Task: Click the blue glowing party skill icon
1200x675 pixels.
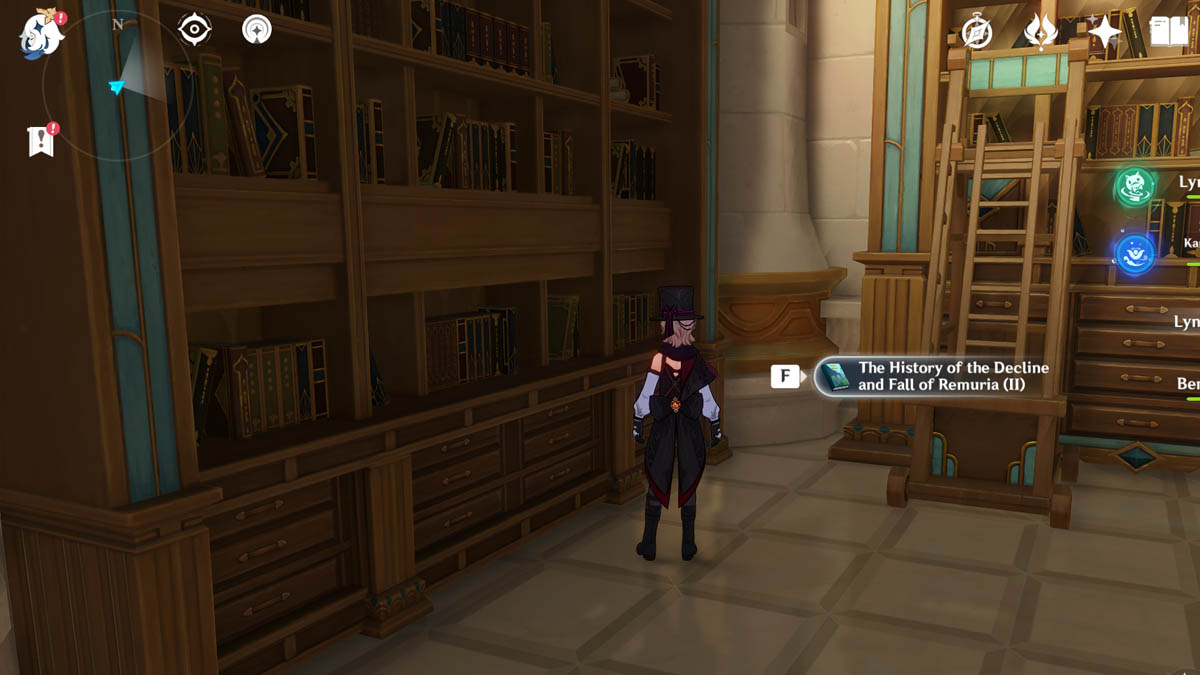Action: pyautogui.click(x=1135, y=253)
